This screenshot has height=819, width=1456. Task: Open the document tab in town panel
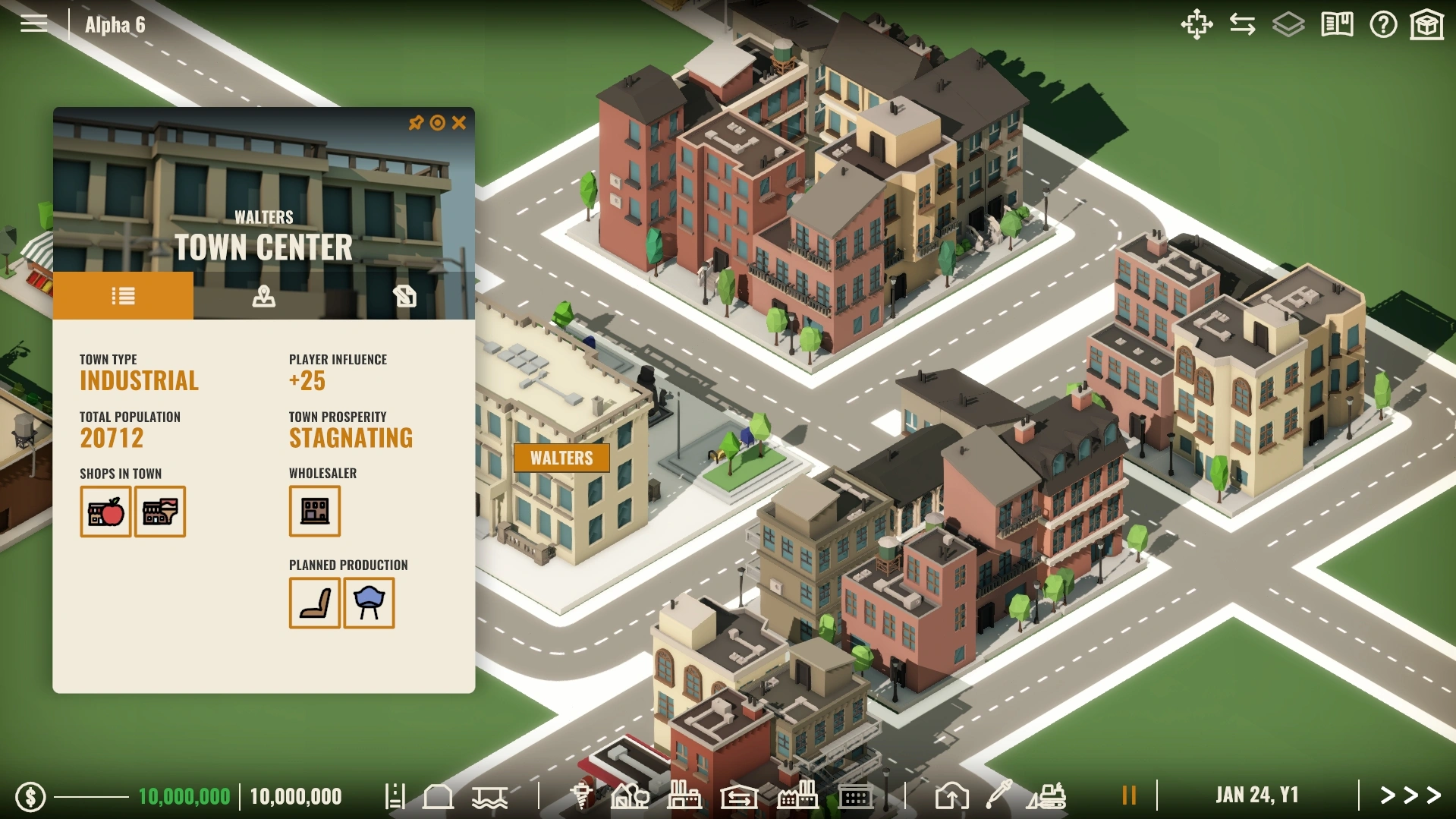404,296
